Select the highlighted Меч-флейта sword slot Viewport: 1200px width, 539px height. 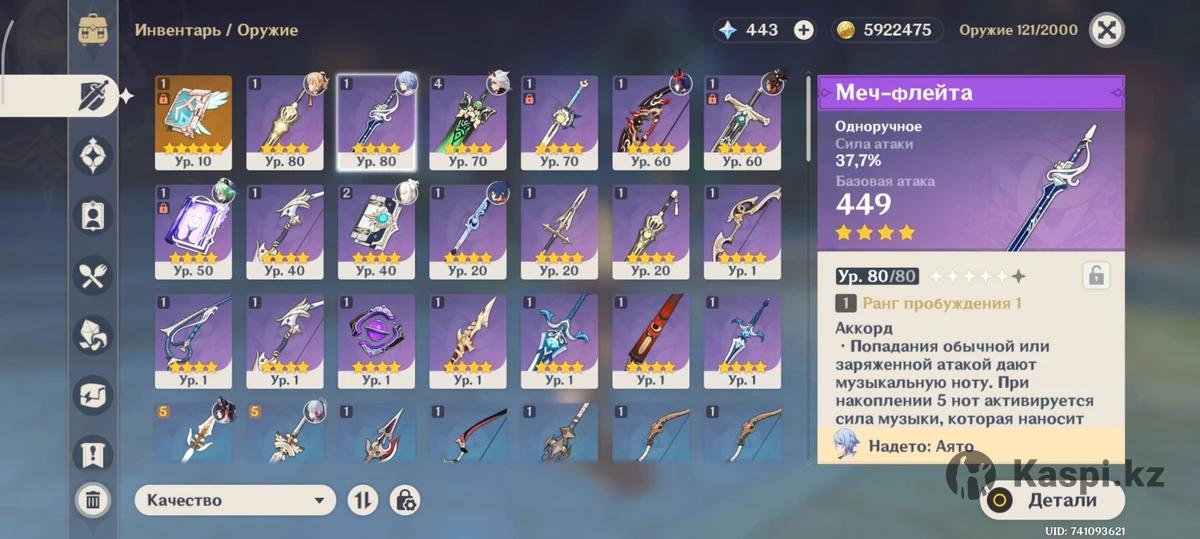[376, 122]
